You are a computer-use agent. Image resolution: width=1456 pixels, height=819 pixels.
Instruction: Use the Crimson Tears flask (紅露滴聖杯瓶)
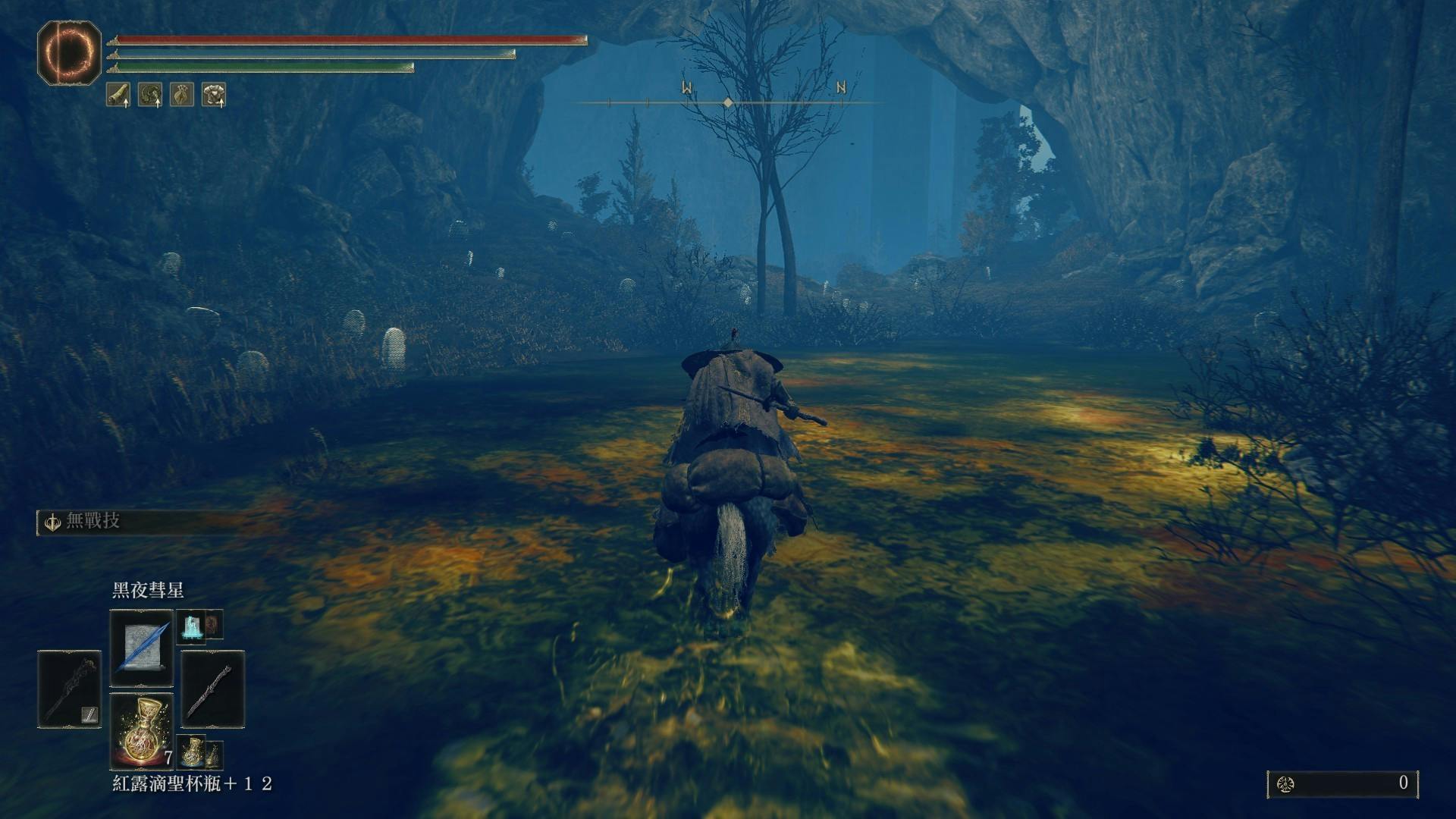click(142, 732)
